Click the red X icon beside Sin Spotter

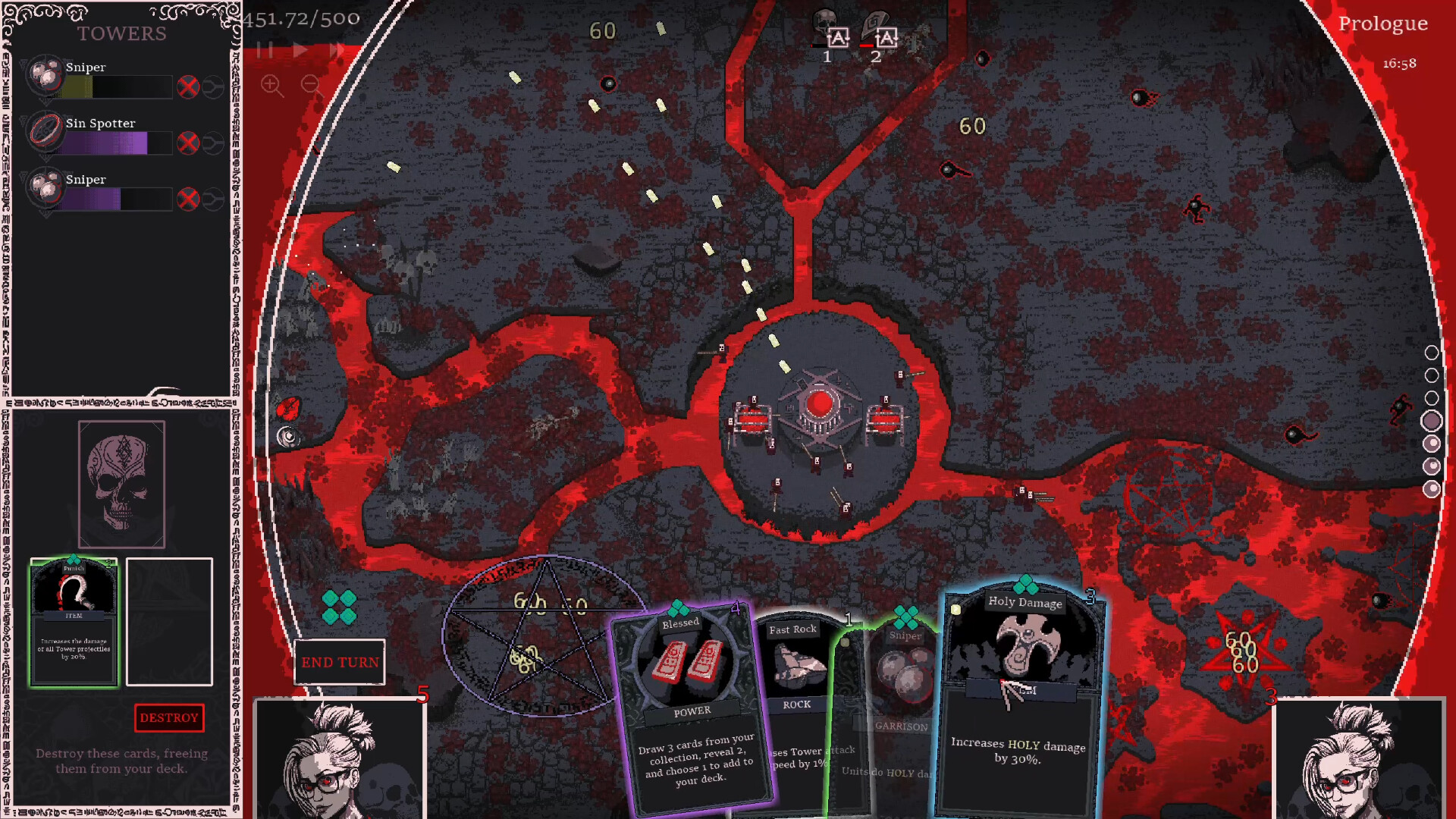pyautogui.click(x=188, y=143)
